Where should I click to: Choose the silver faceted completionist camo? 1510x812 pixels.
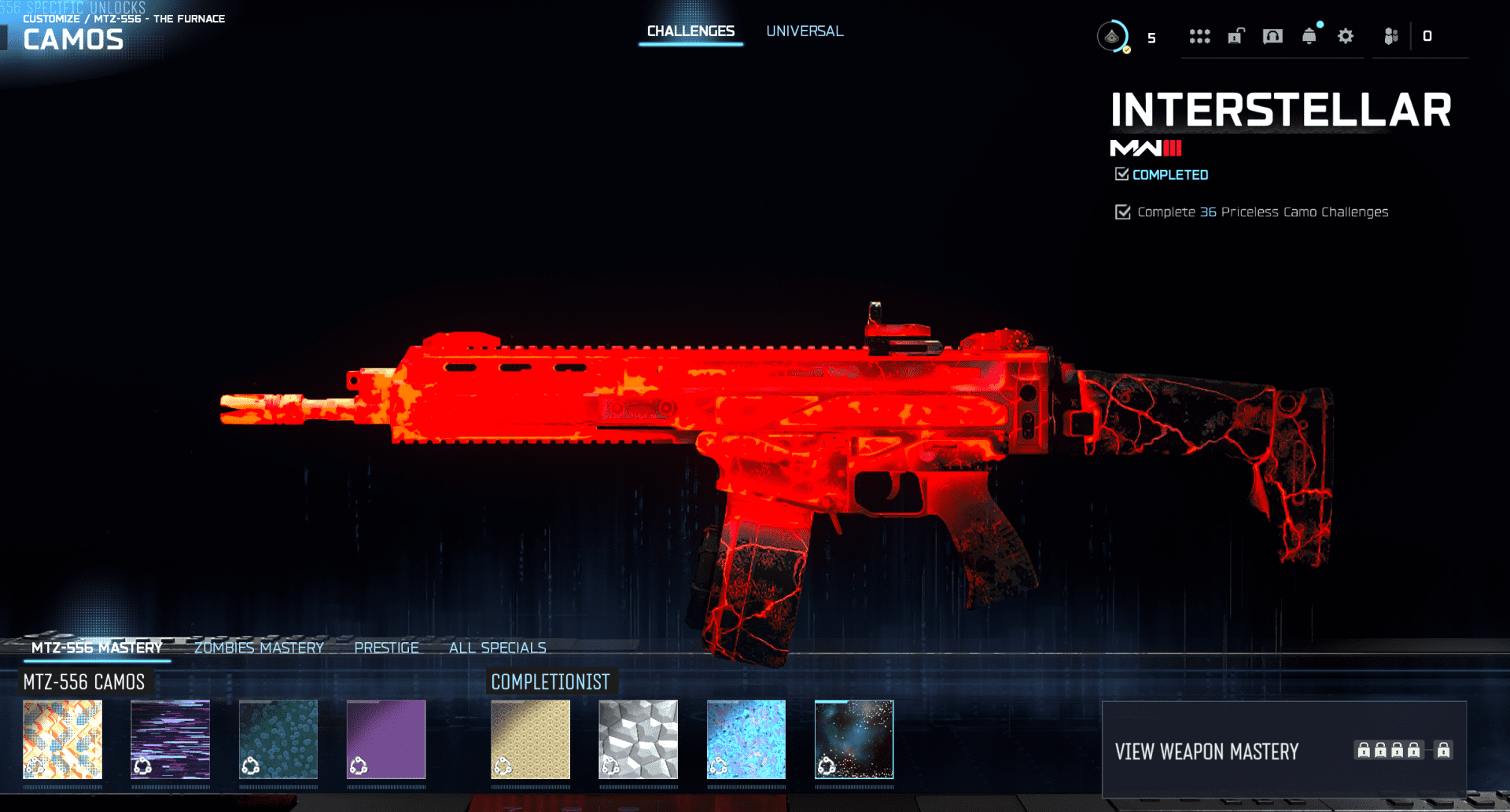[638, 740]
